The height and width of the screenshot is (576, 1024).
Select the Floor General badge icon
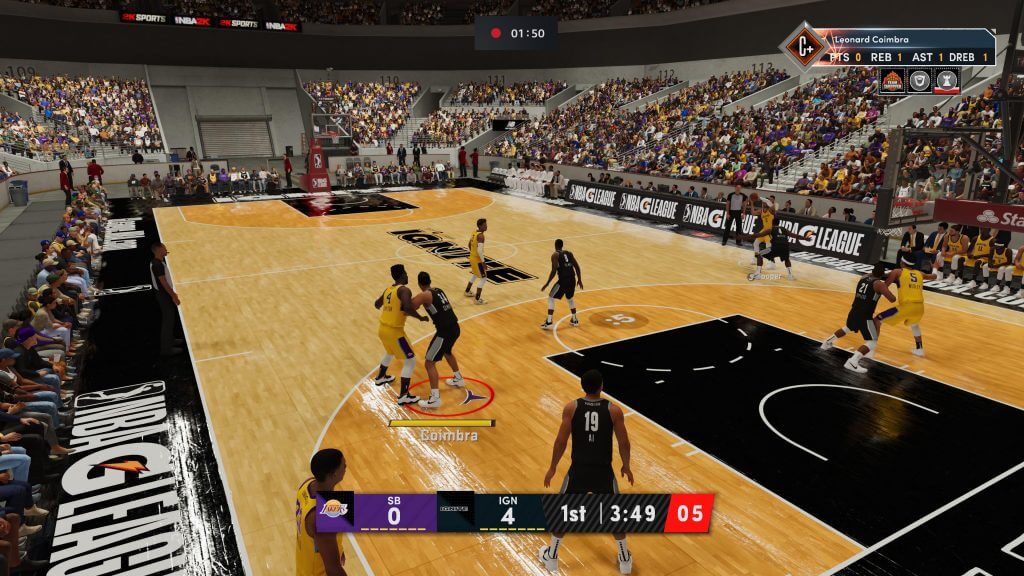coord(892,81)
